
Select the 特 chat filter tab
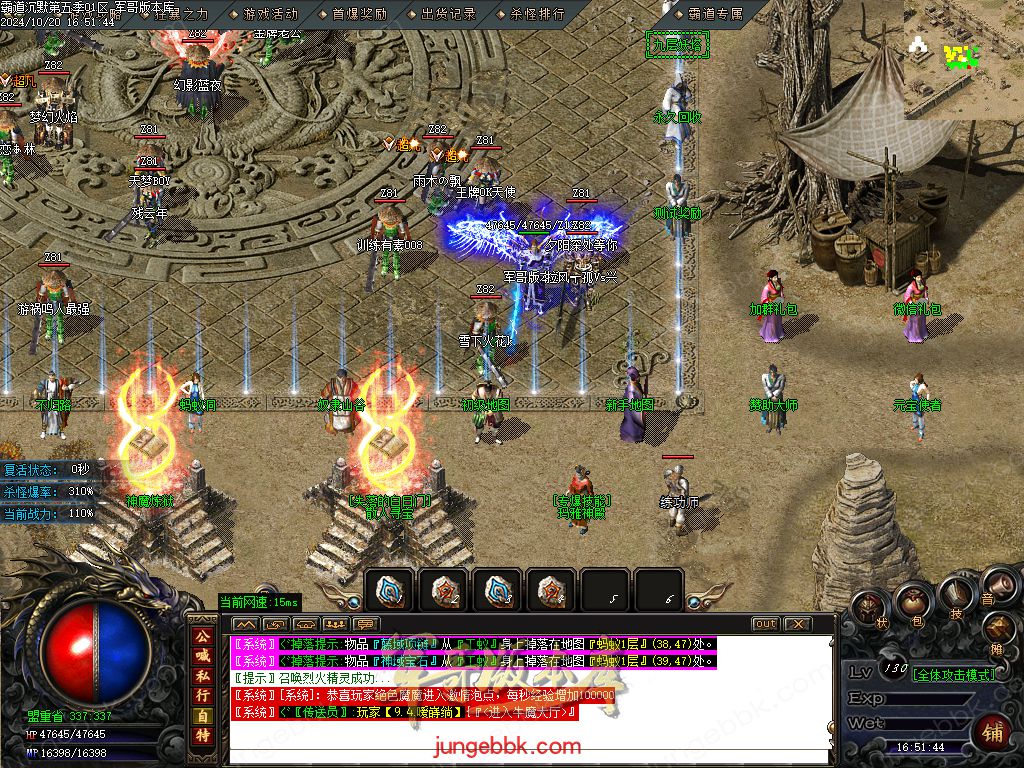tap(203, 737)
